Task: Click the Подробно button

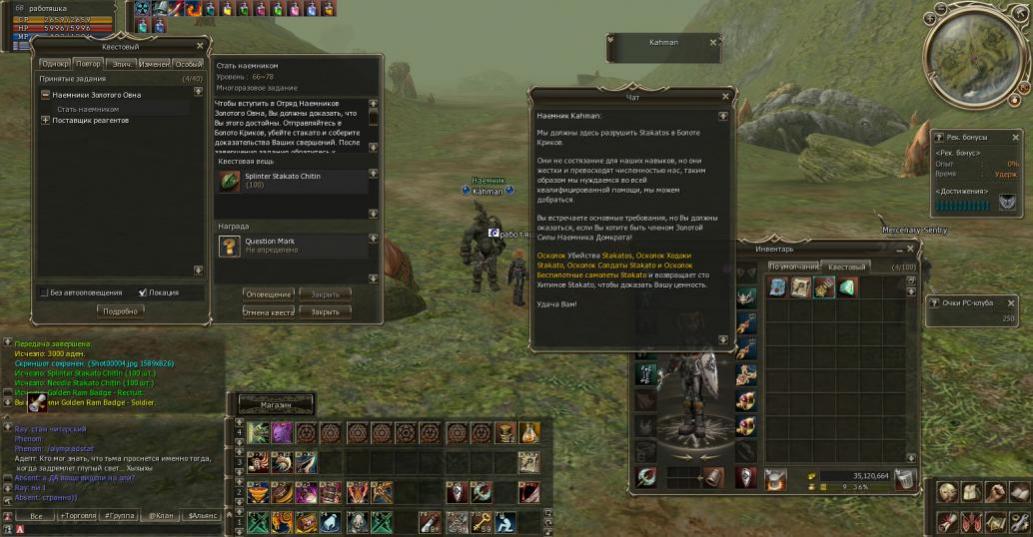Action: pyautogui.click(x=120, y=311)
